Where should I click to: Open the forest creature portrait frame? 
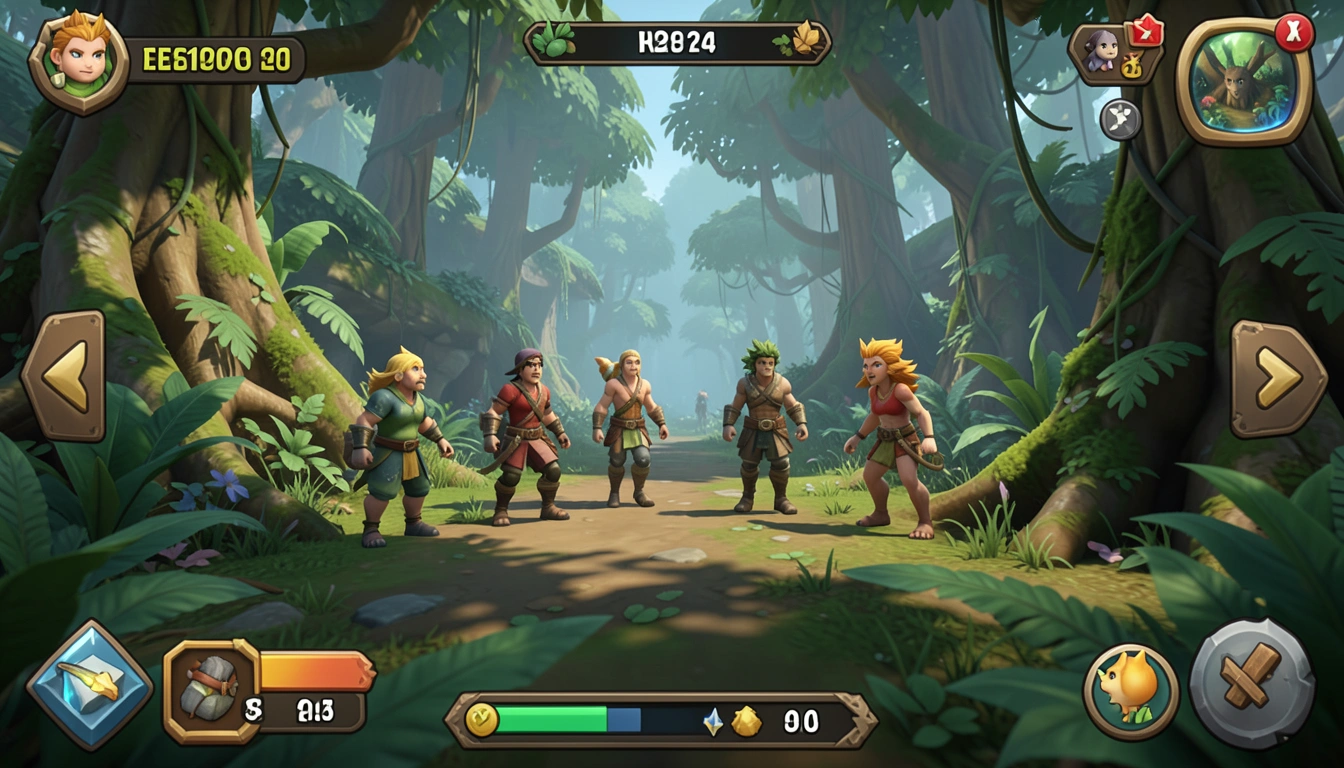(x=1241, y=84)
